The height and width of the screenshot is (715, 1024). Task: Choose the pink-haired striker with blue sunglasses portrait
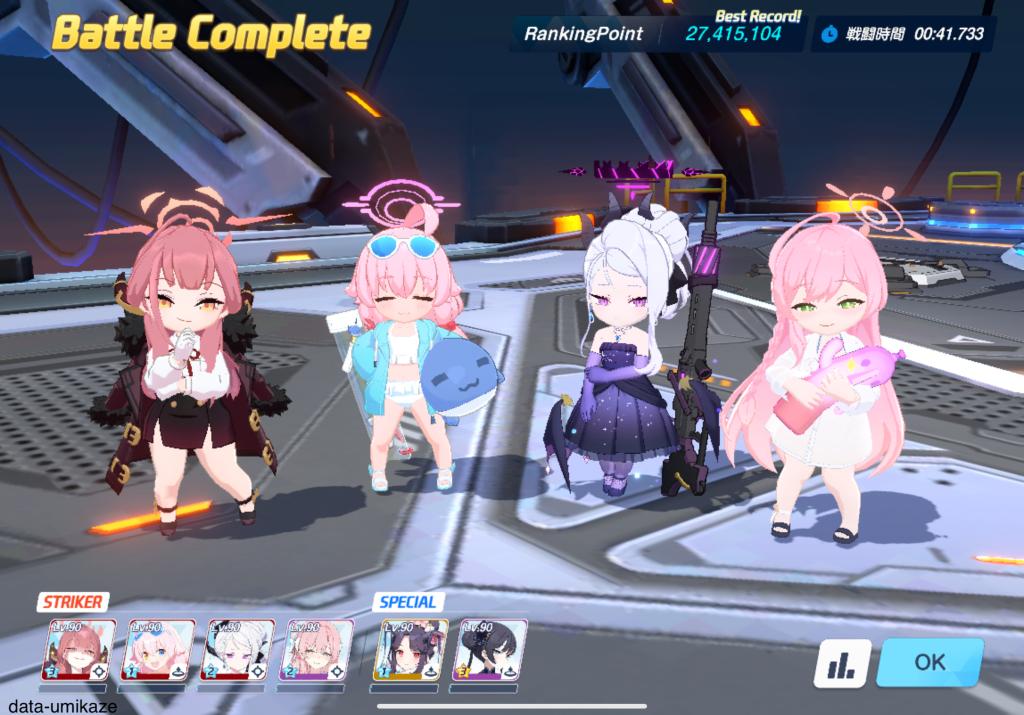158,650
